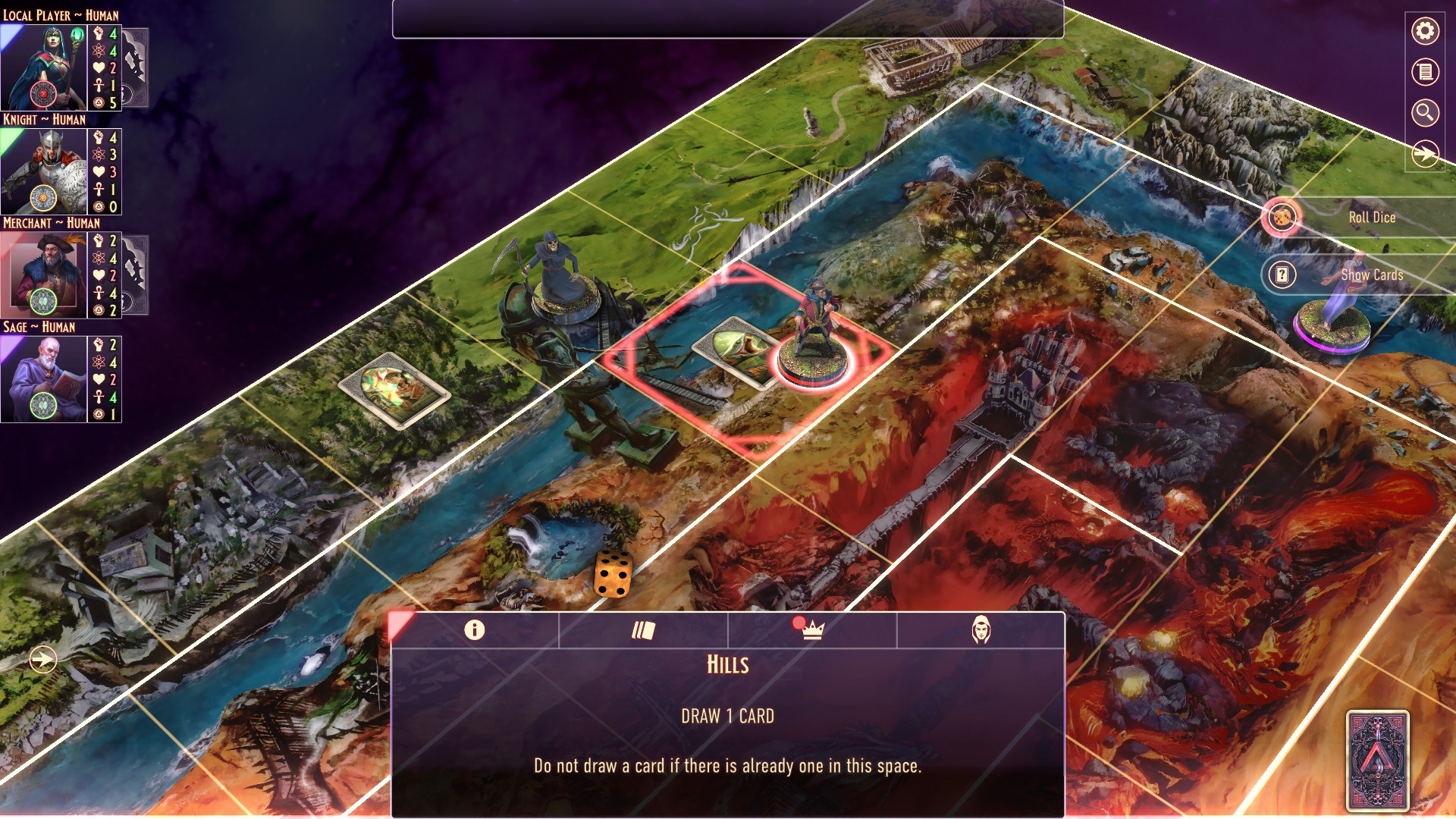Viewport: 1456px width, 819px height.
Task: Open the hooded character tab
Action: click(x=981, y=629)
